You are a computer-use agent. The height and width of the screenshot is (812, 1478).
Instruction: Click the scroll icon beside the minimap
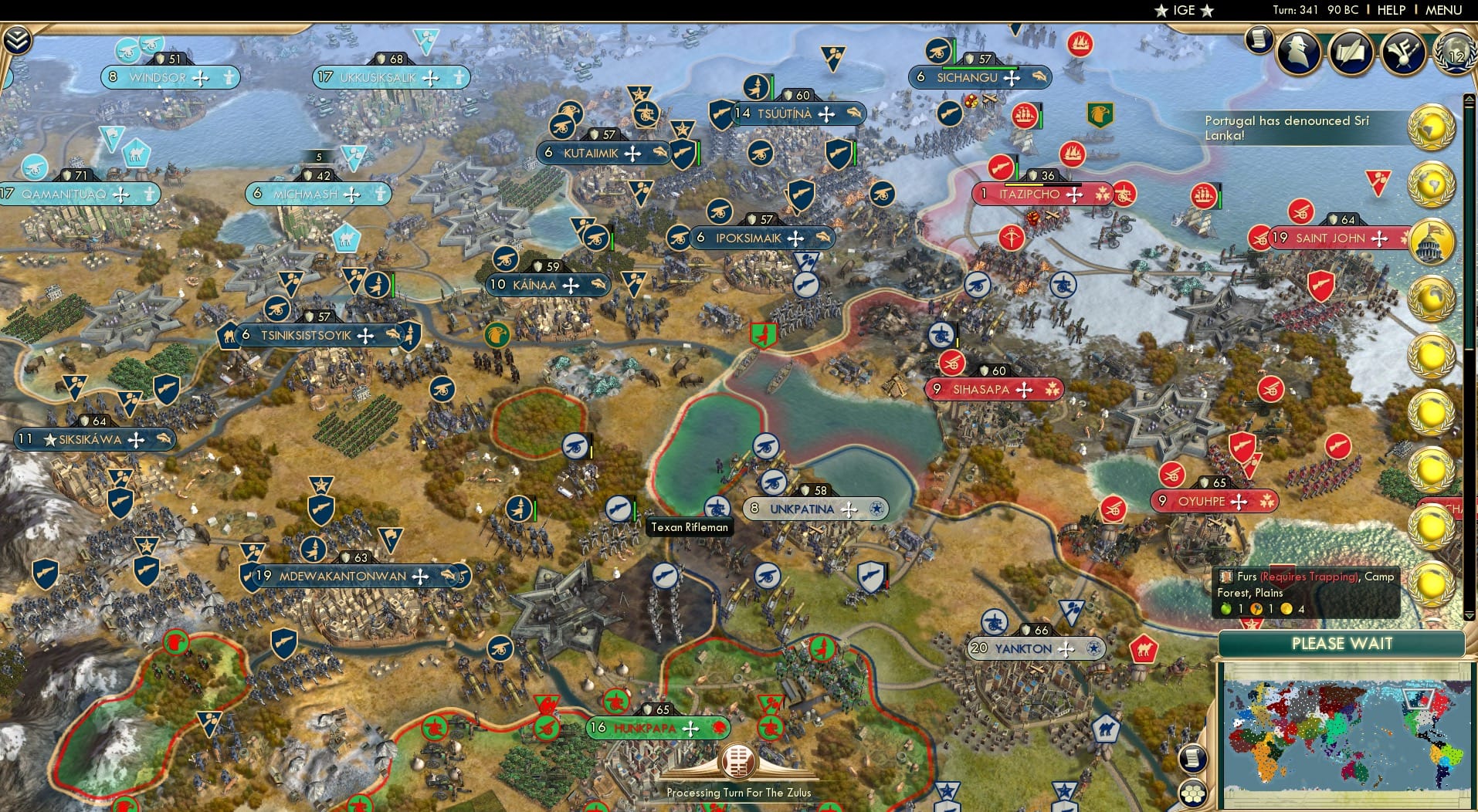tap(1194, 760)
